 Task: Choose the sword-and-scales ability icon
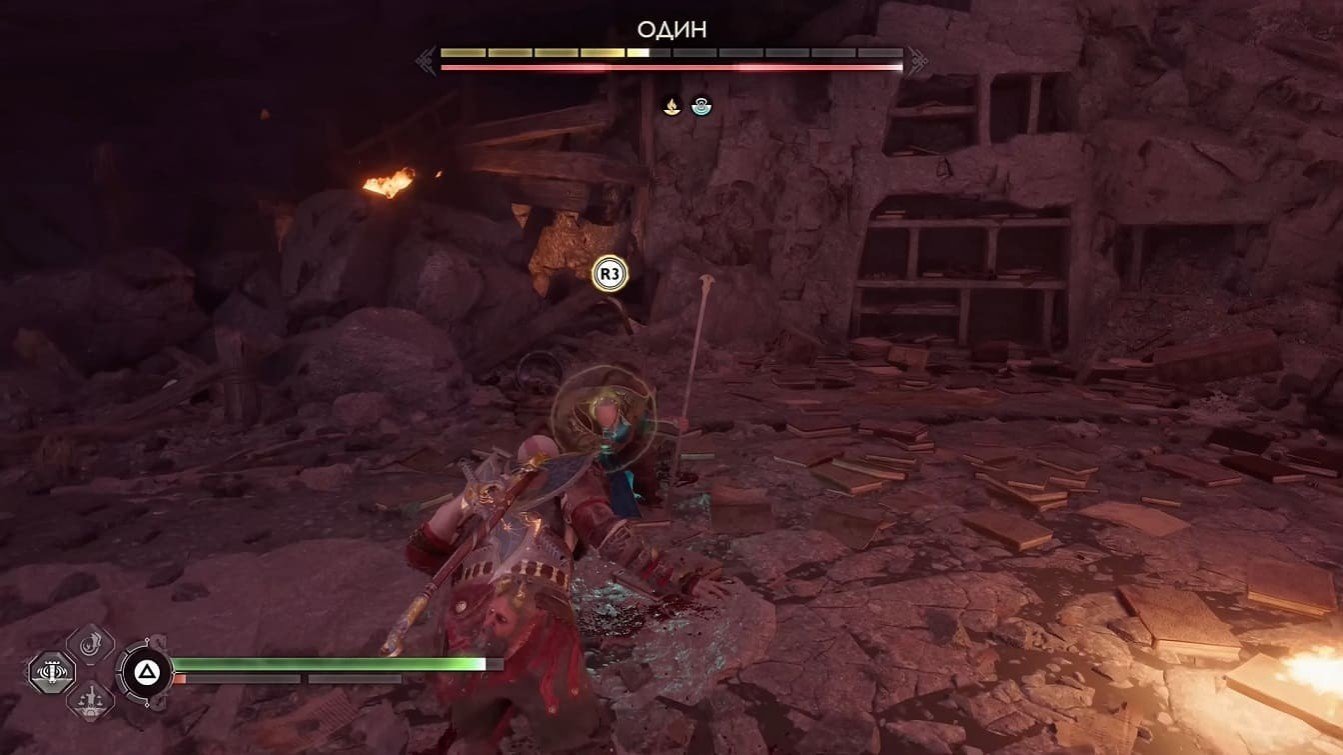pos(90,699)
